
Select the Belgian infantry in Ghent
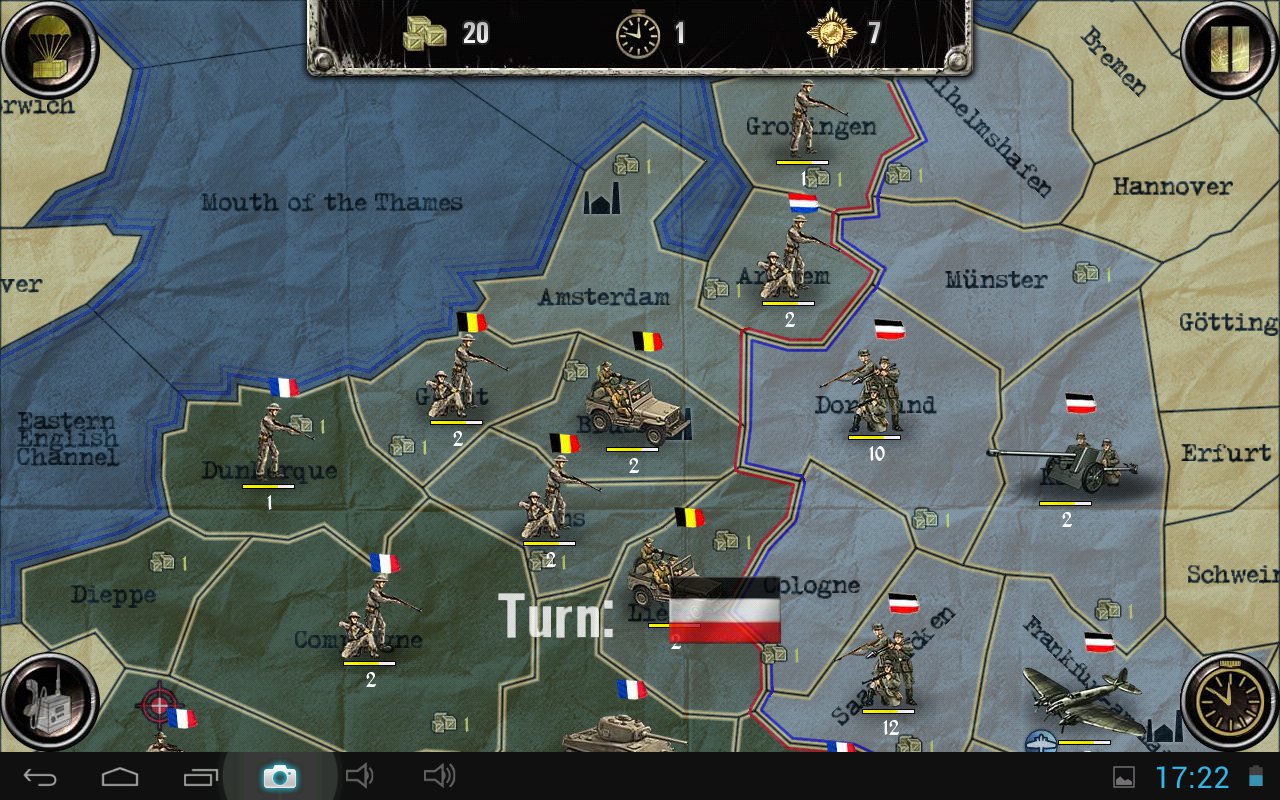(459, 380)
